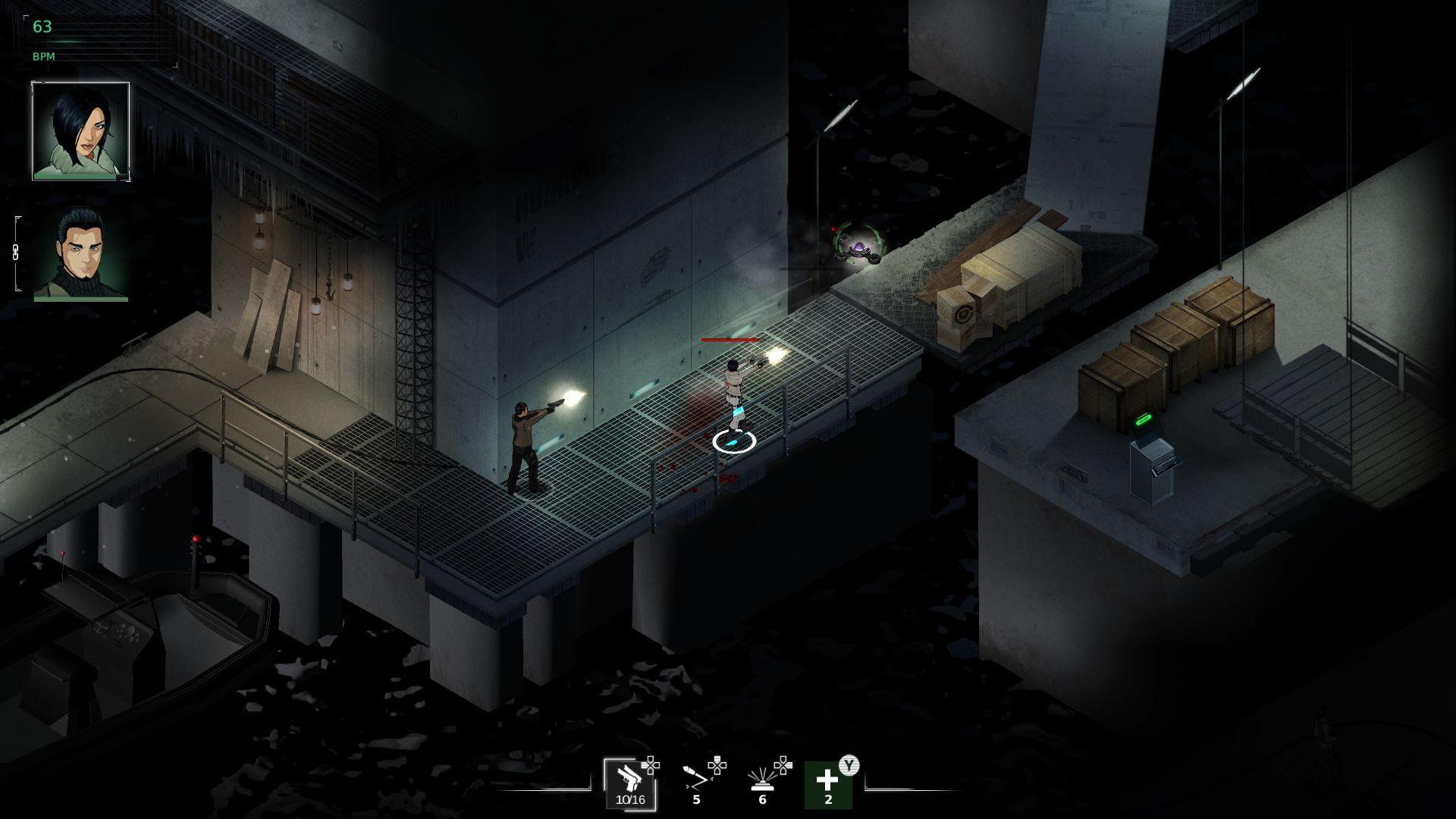This screenshot has width=1456, height=819.
Task: Click the d-pad icon above the grenade slot
Action: pos(717,765)
